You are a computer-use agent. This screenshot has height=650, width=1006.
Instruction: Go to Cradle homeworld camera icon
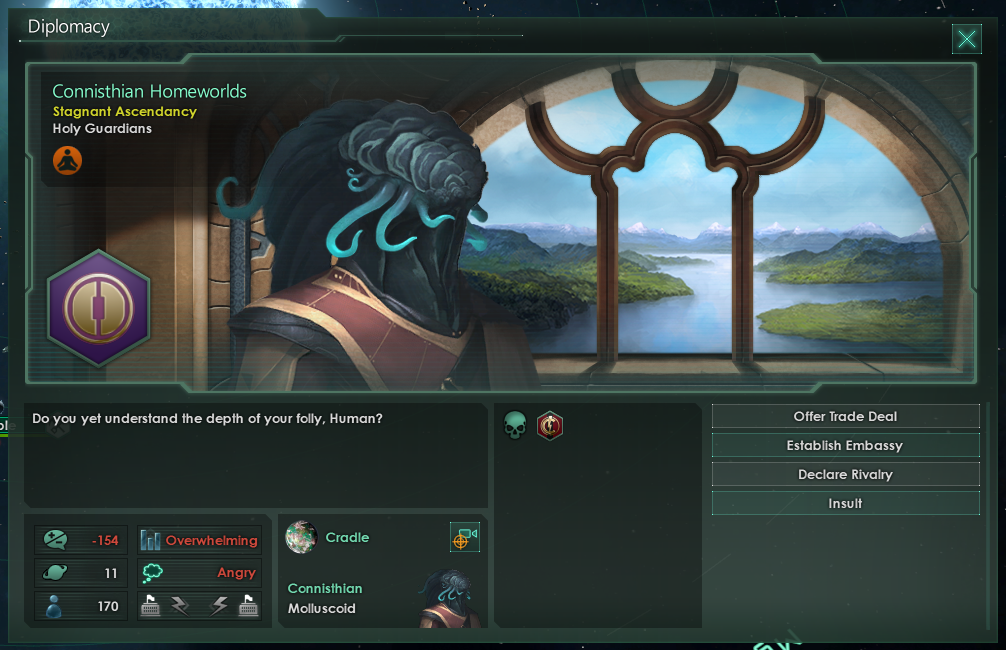(464, 538)
